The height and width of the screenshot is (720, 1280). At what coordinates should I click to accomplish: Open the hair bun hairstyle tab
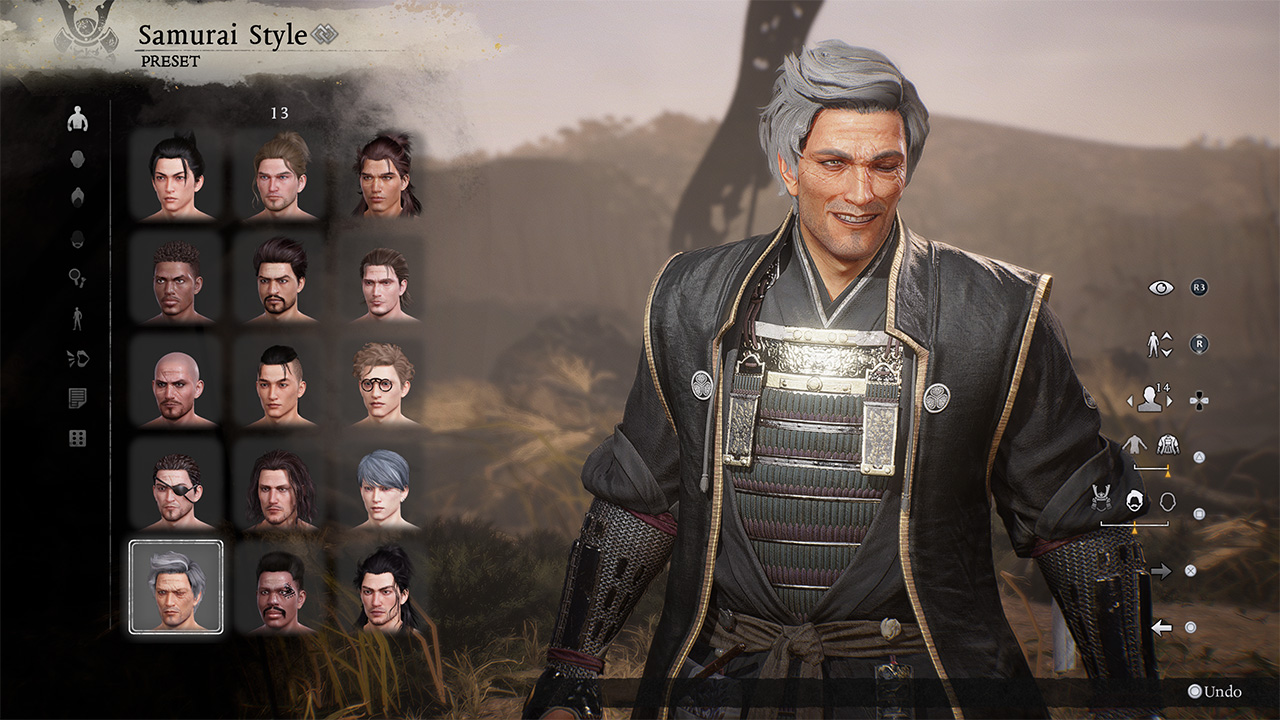(77, 198)
